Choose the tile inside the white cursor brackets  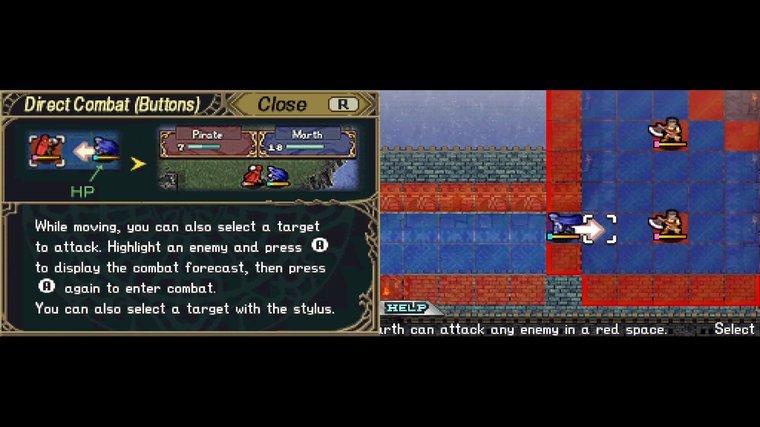click(600, 229)
